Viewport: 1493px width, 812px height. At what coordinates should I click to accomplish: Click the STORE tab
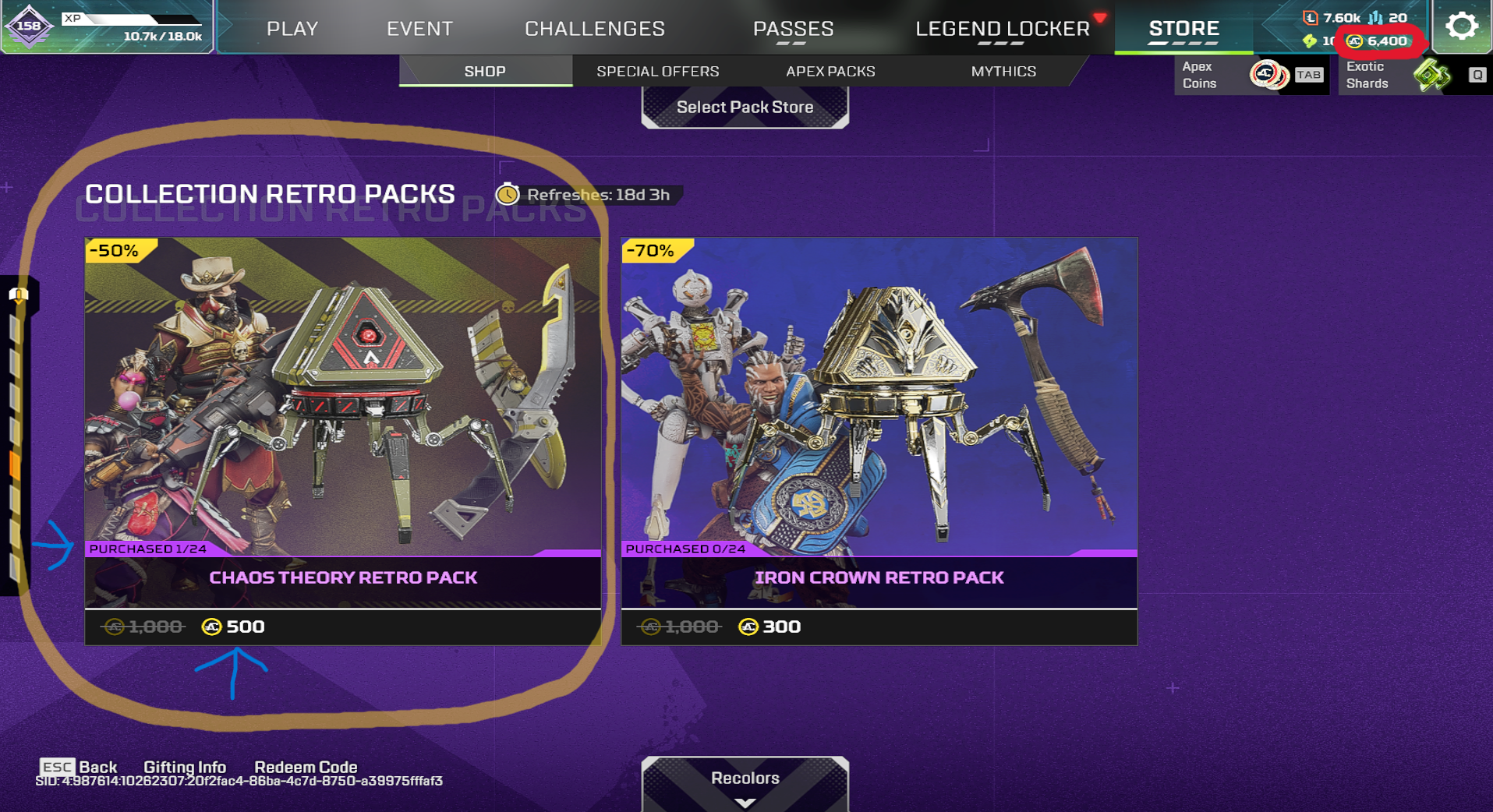point(1183,29)
